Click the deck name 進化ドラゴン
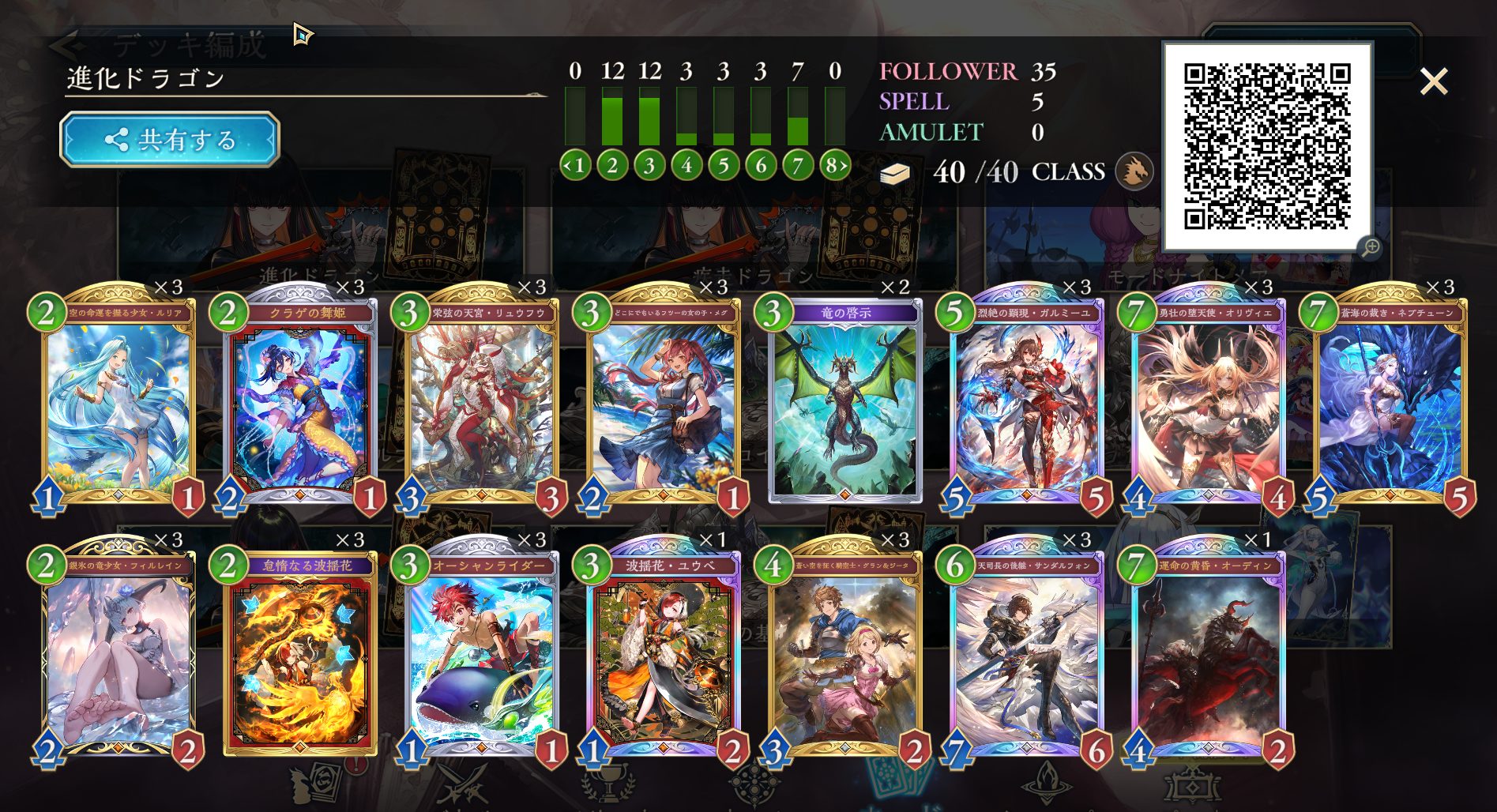Viewport: 1497px width, 812px height. (146, 79)
